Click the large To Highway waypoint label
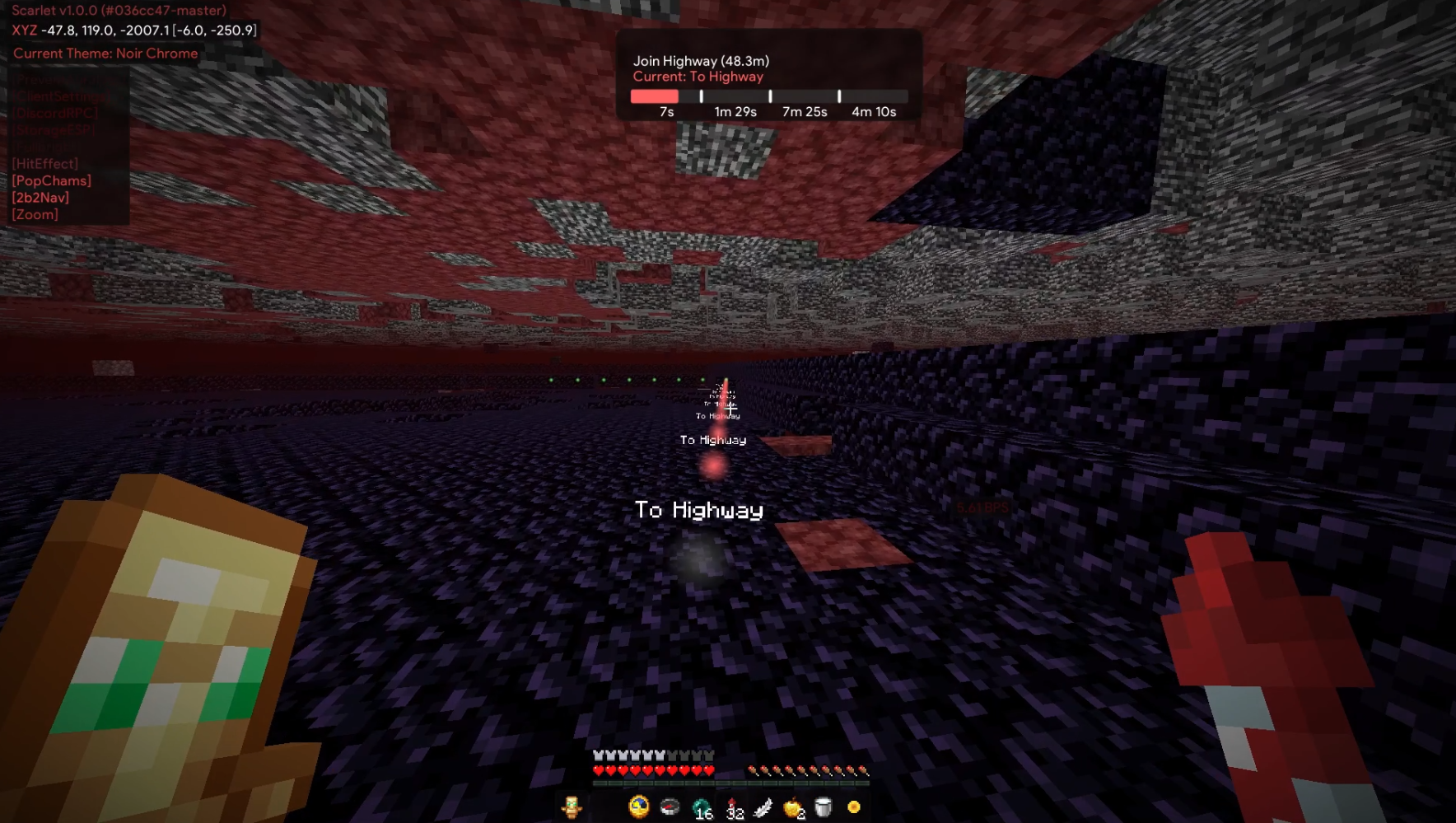Screen dimensions: 1456x823 (x=699, y=510)
